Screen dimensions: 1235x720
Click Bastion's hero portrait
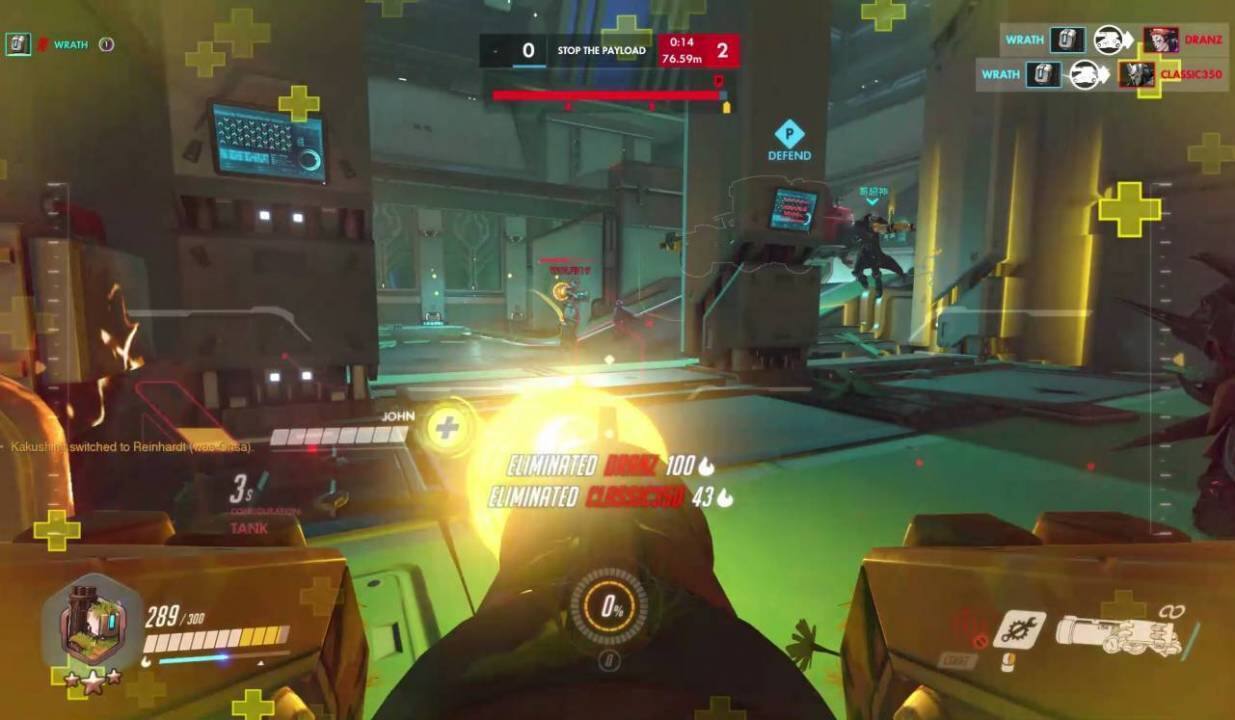click(91, 627)
